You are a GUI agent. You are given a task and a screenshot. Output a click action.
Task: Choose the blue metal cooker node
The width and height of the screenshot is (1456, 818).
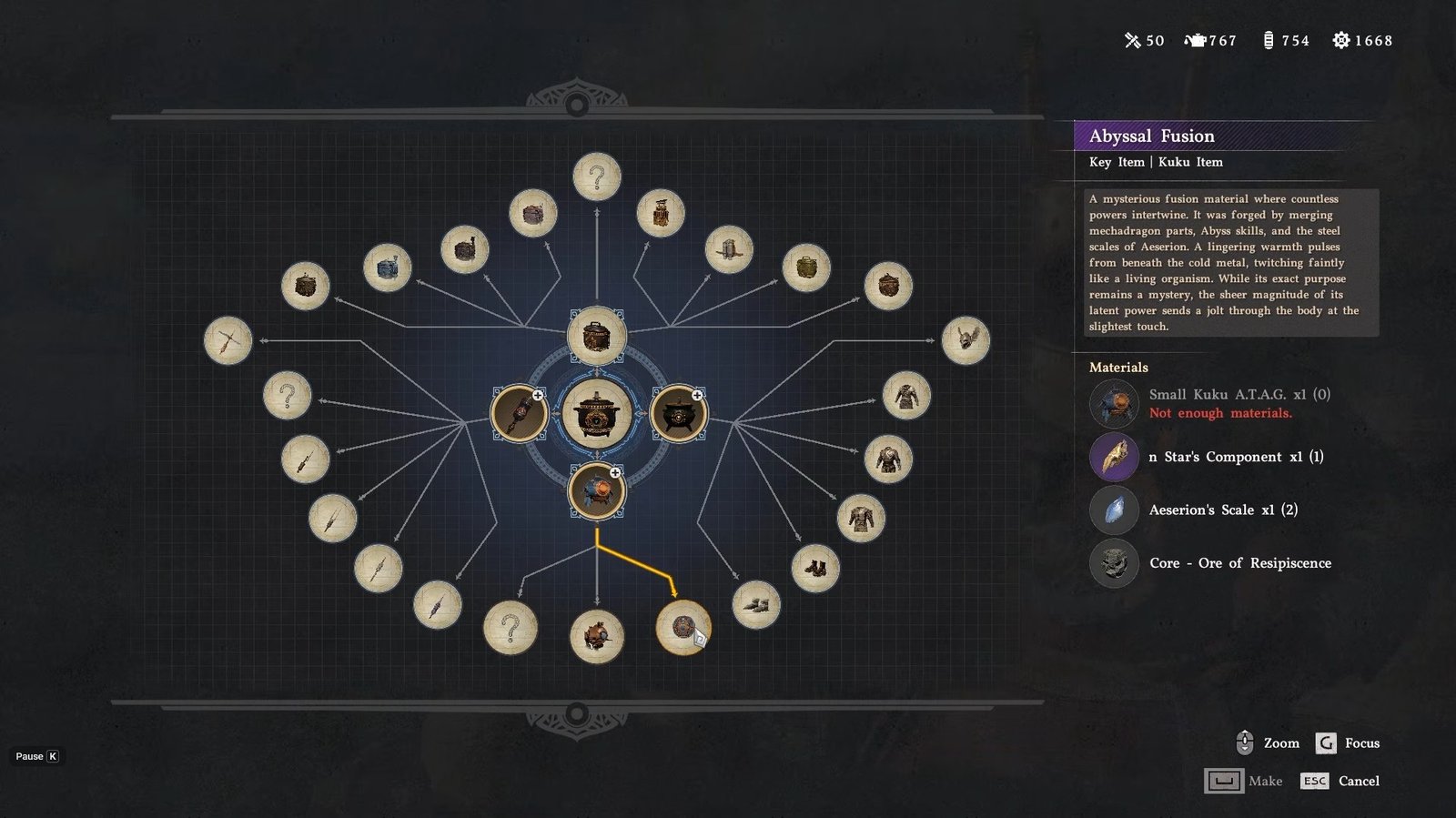click(388, 268)
